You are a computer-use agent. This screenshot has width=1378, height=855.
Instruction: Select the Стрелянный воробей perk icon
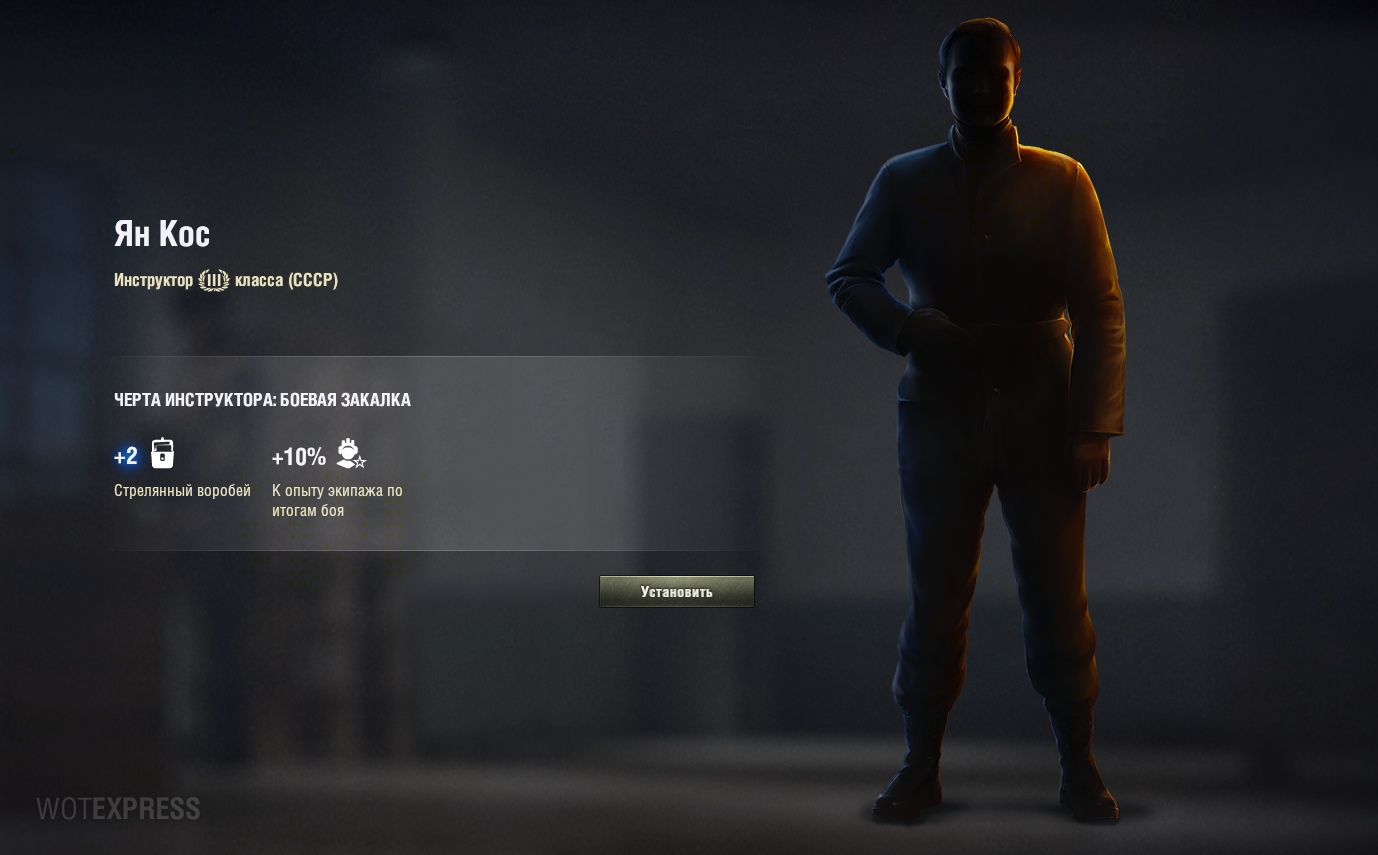click(163, 454)
